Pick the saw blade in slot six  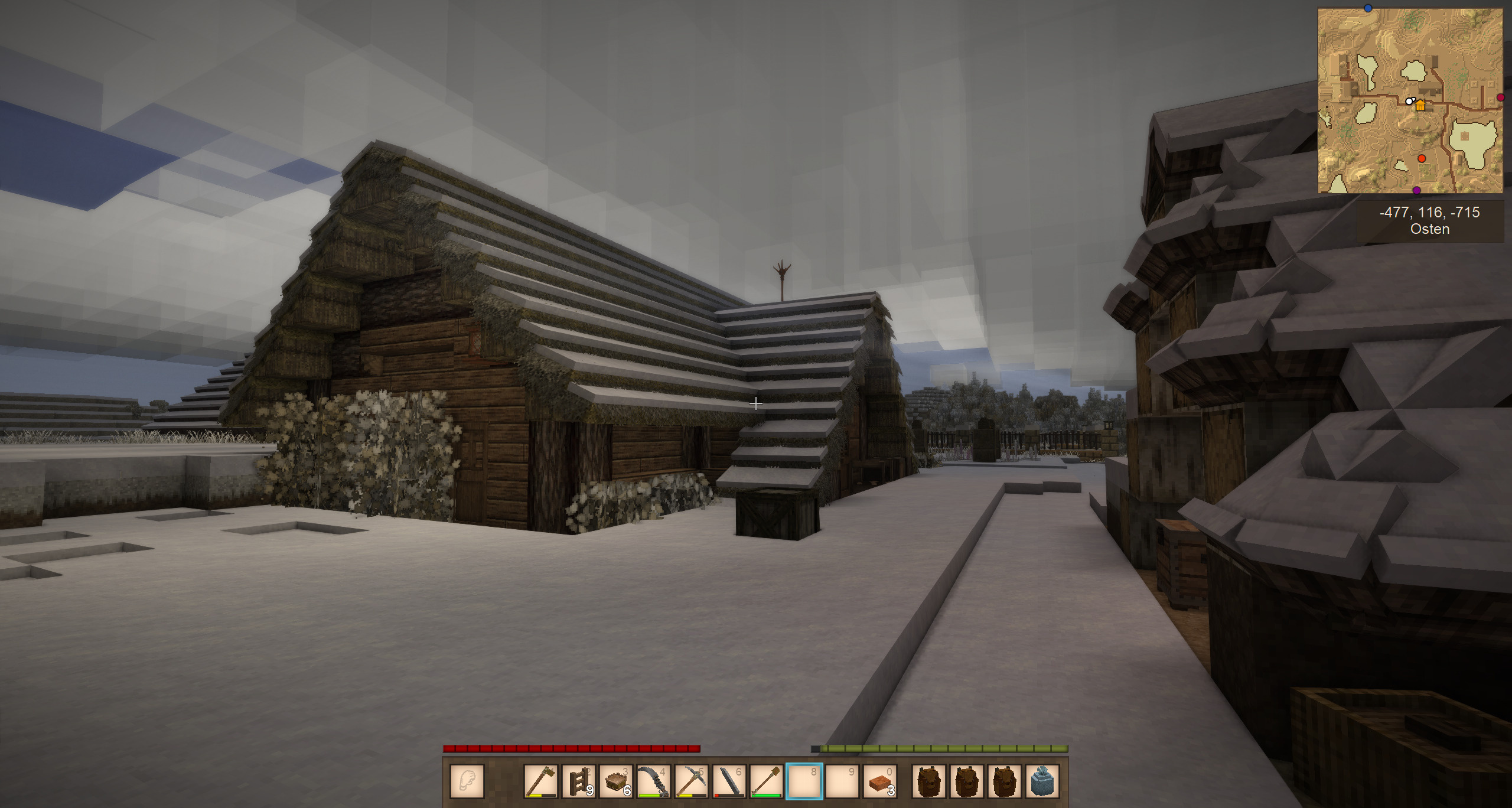[x=729, y=781]
